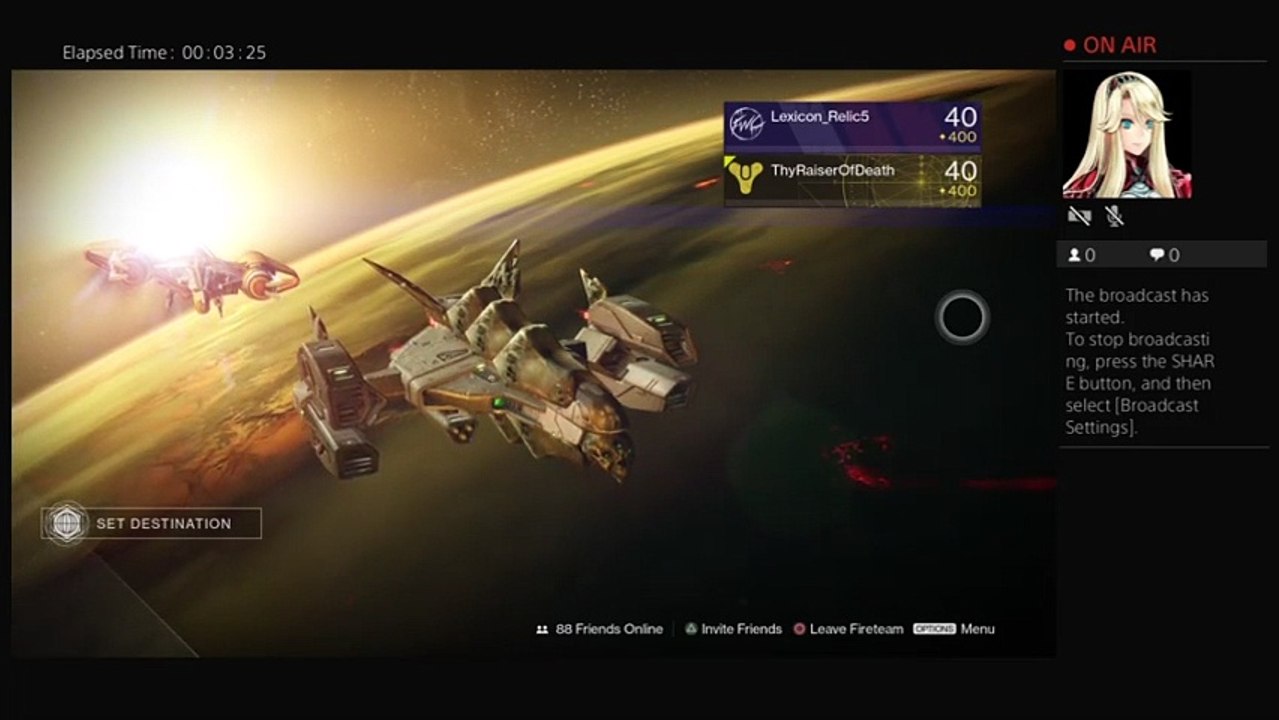This screenshot has width=1279, height=720.
Task: Click the Invite Friends option
Action: (x=733, y=629)
